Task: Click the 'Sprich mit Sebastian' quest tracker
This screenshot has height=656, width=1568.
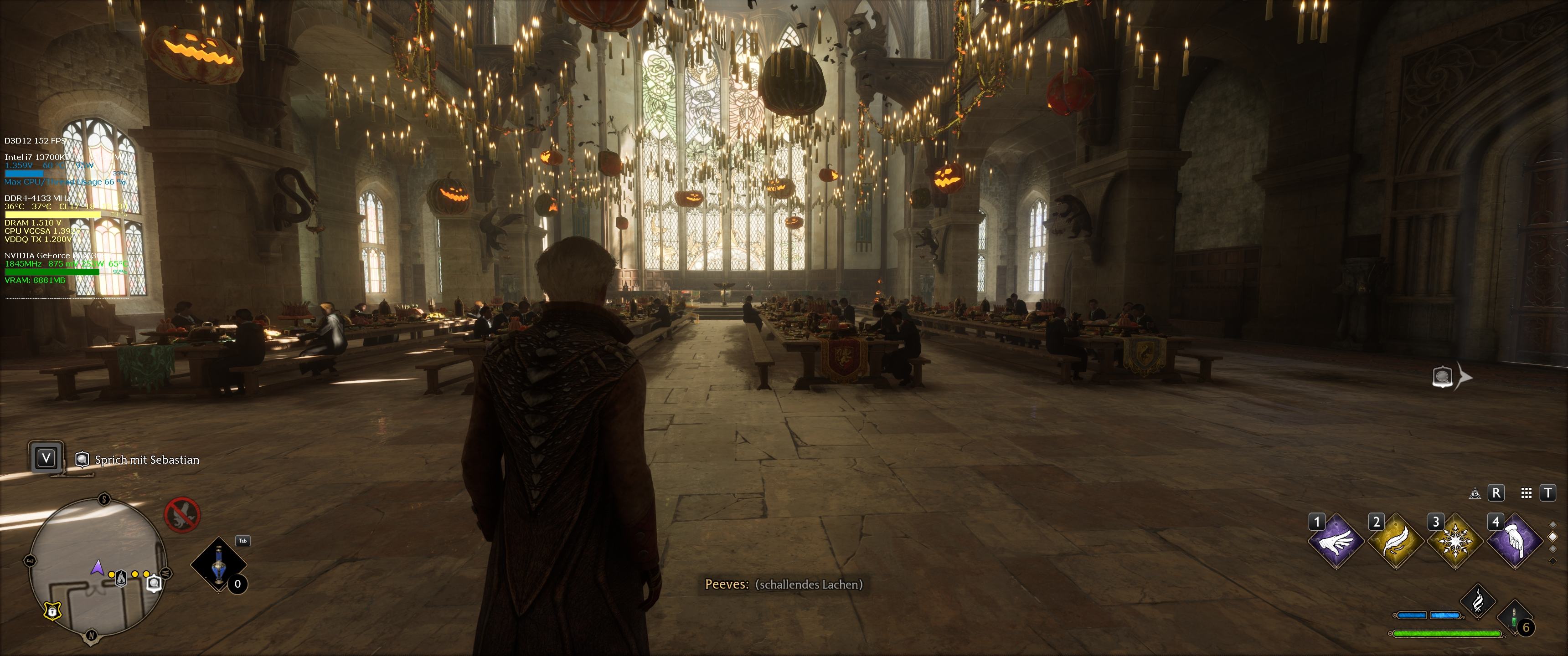Action: [146, 460]
